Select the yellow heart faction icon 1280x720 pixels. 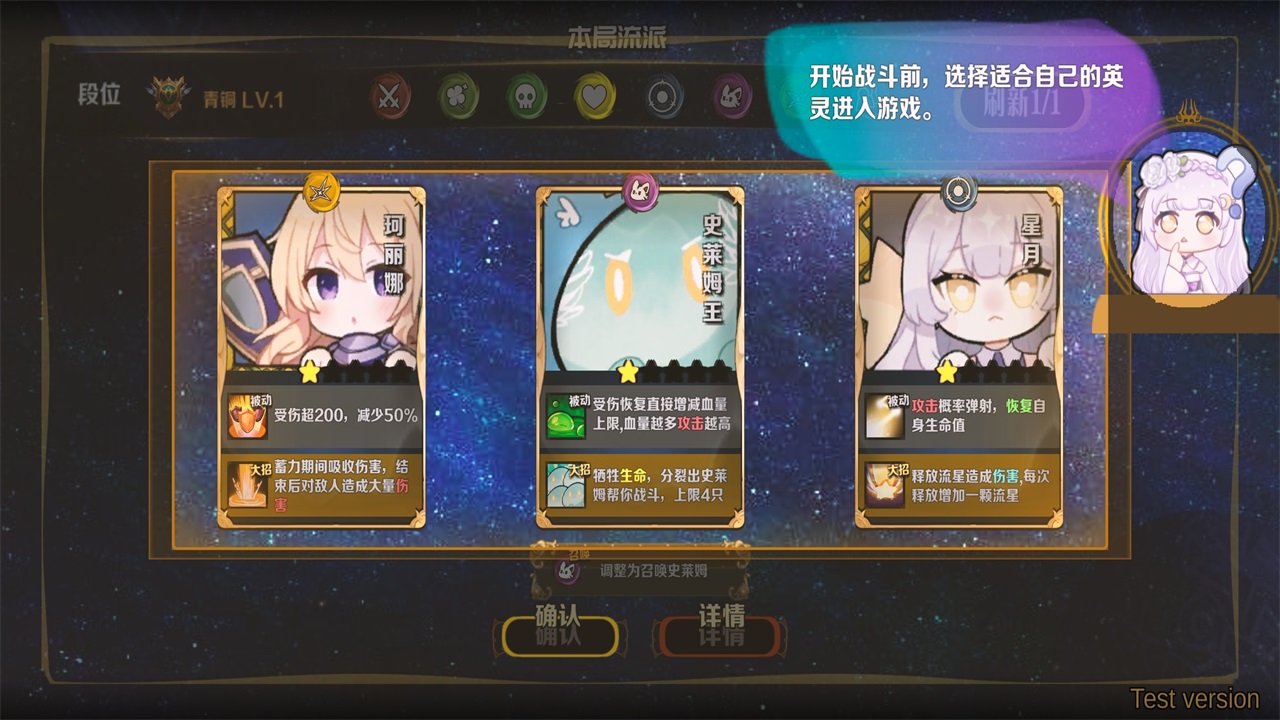click(595, 97)
